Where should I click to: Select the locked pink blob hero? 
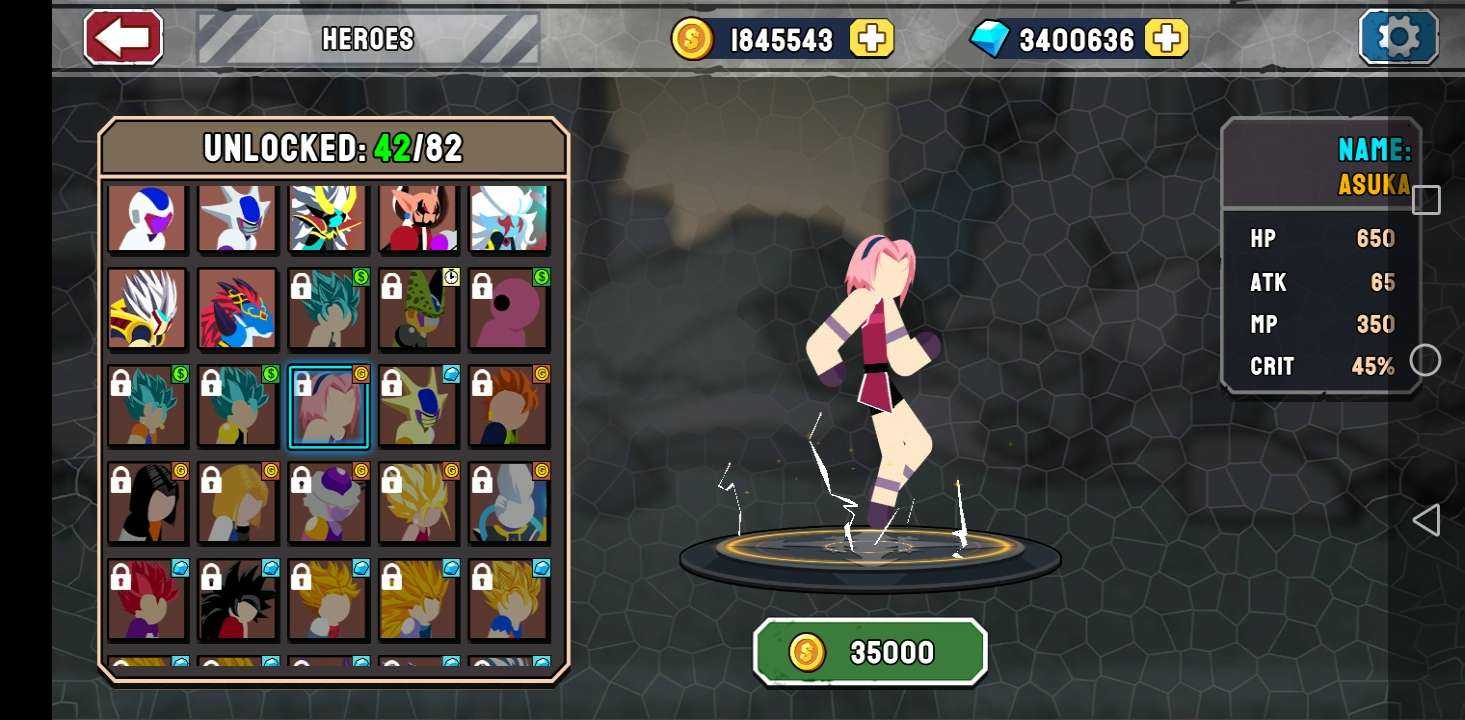[508, 310]
